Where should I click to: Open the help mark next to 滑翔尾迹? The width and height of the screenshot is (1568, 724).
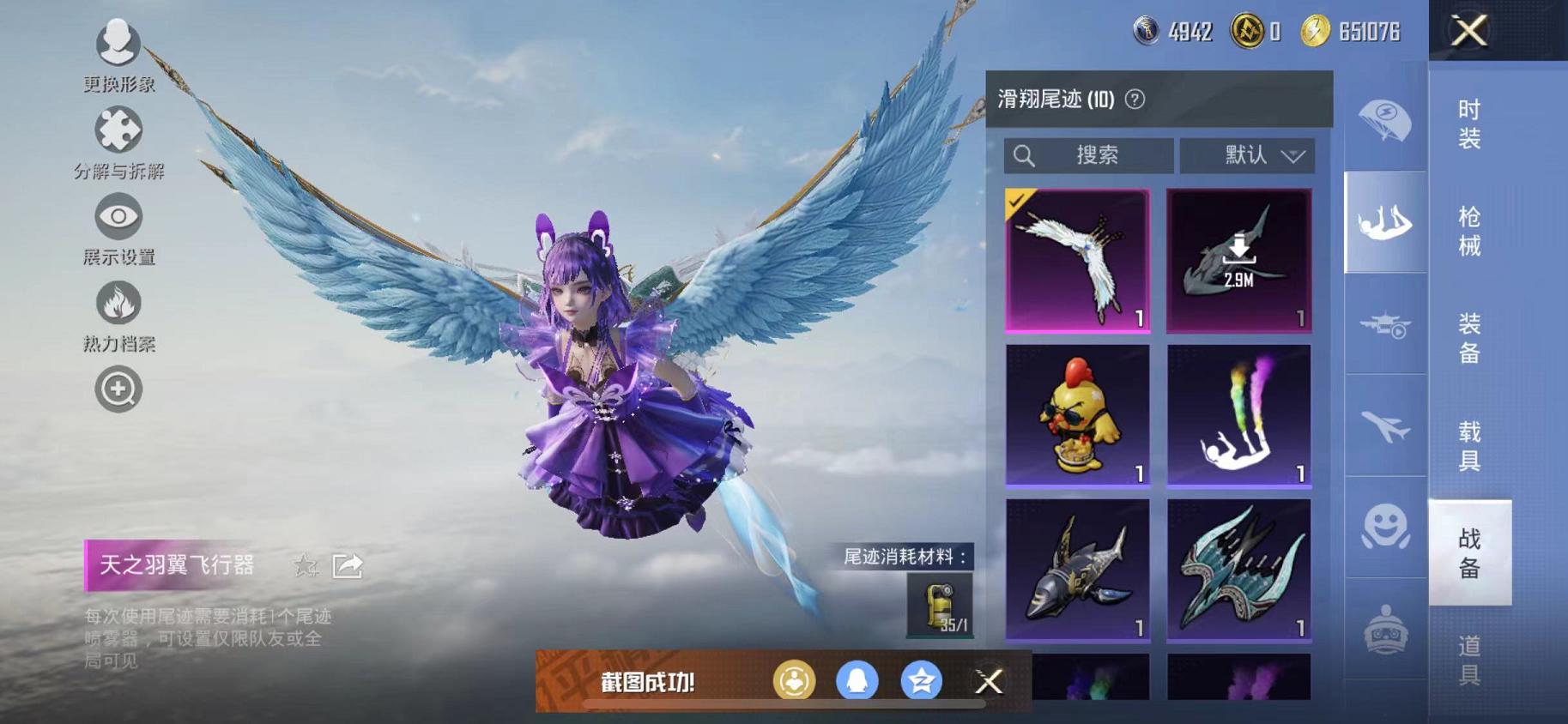[x=1135, y=98]
